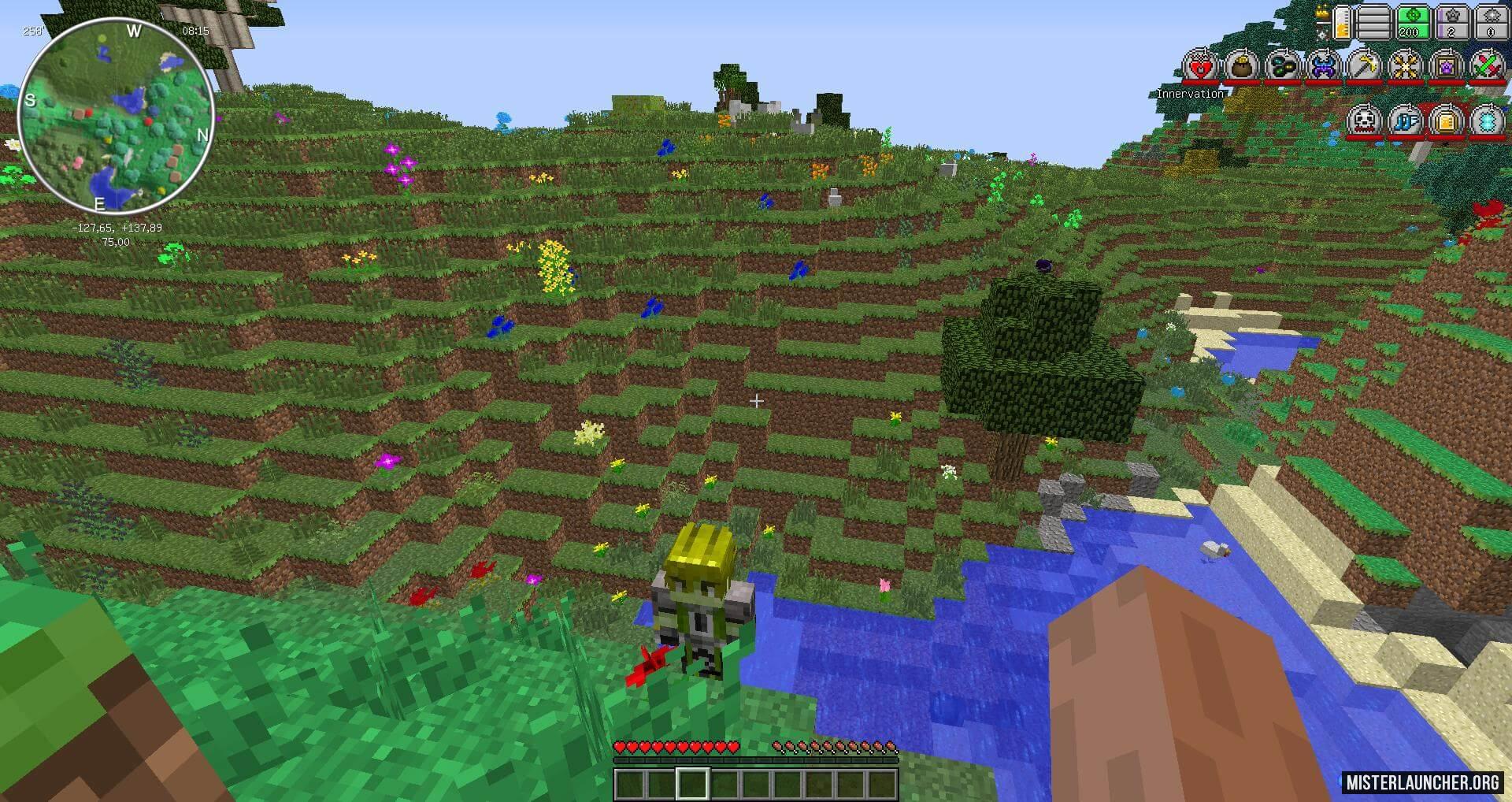Activate the blue winged boot skill icon
The image size is (1512, 802).
click(1406, 121)
